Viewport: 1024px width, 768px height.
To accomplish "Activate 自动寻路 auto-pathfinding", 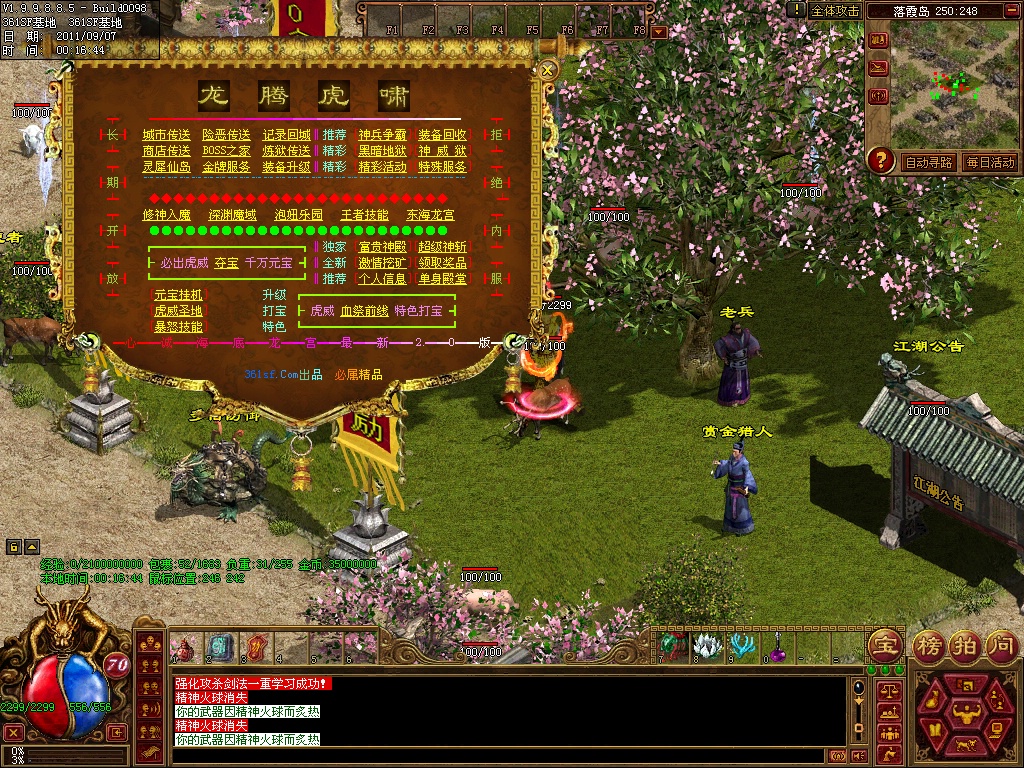I will click(929, 162).
